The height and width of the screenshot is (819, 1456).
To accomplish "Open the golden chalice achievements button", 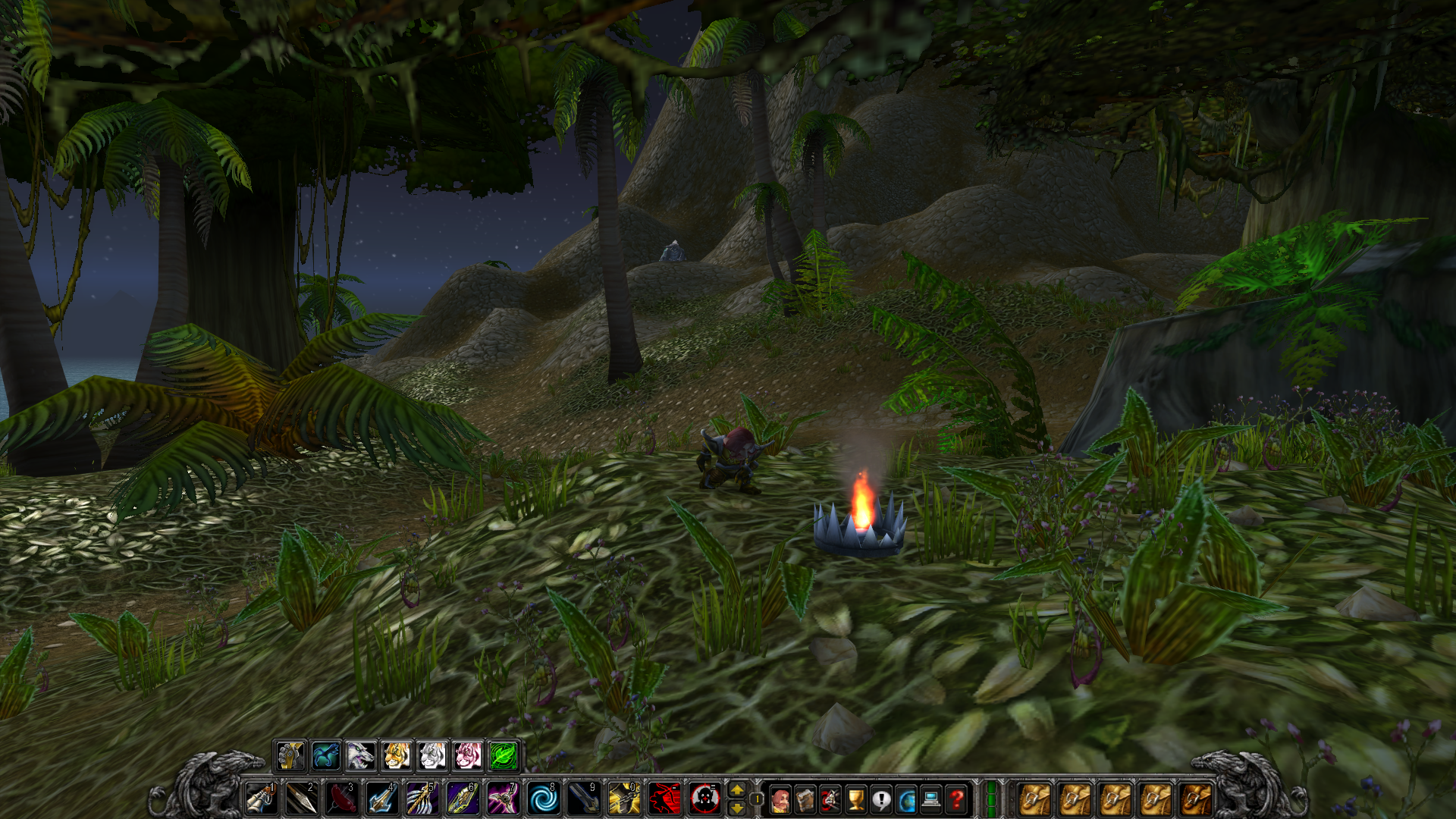I will [855, 799].
